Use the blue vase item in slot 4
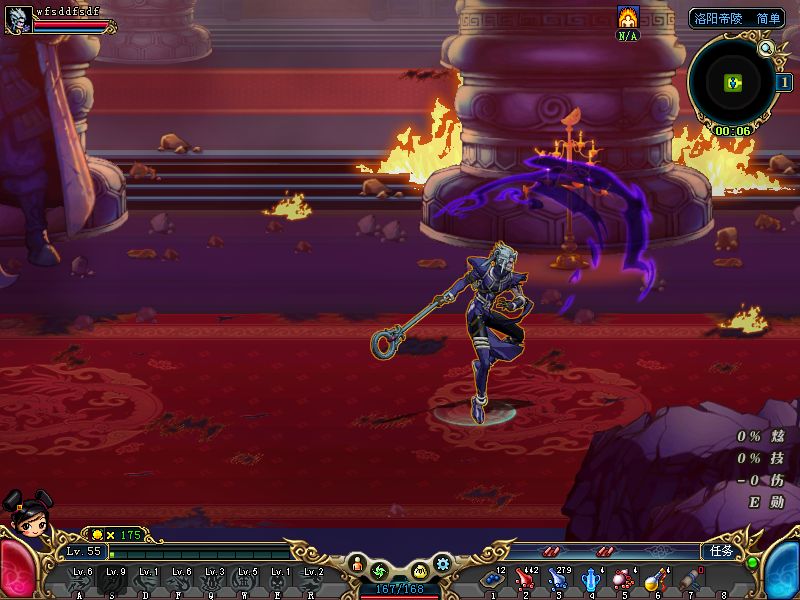The height and width of the screenshot is (600, 800). tap(591, 580)
